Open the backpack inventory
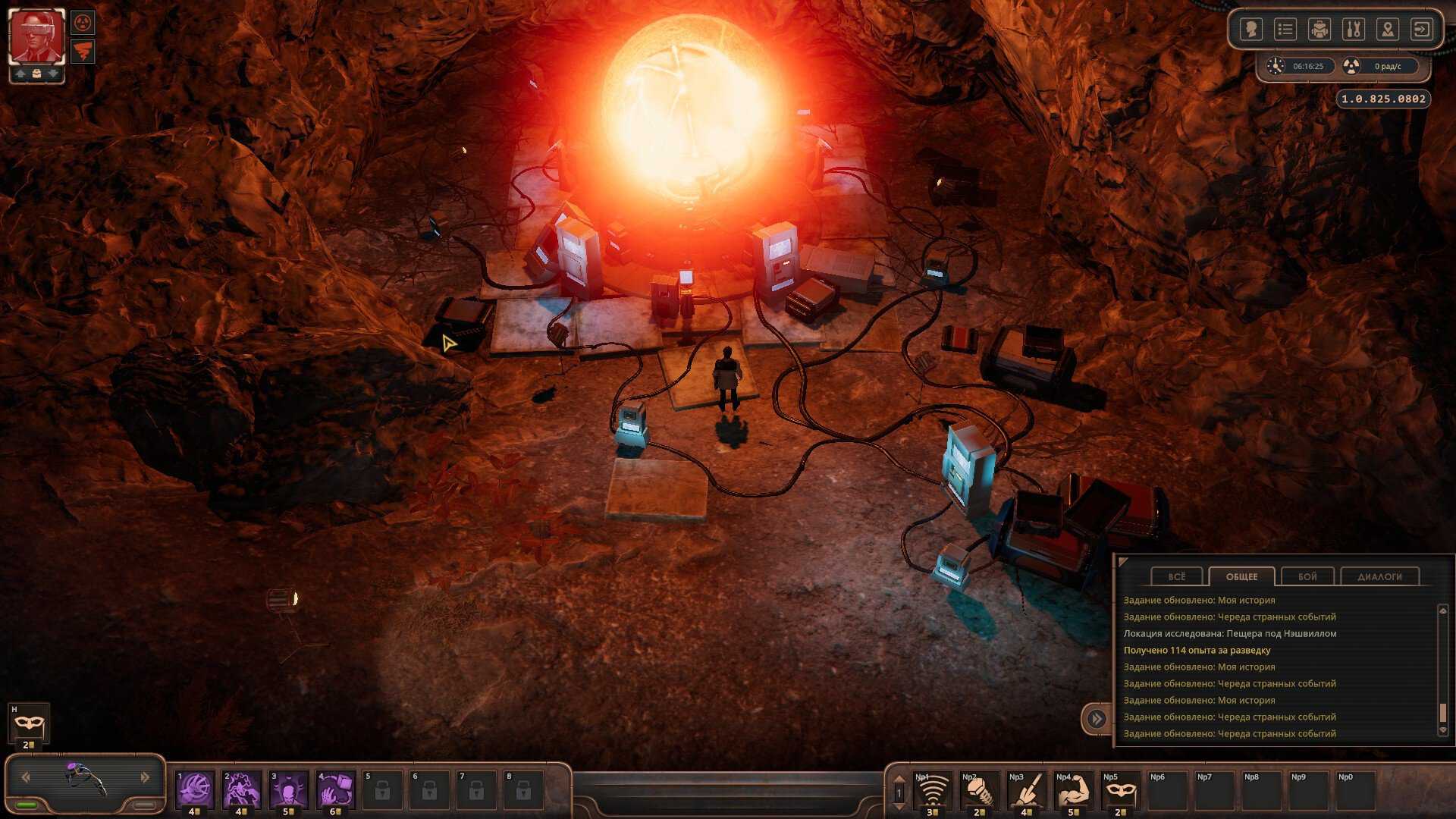1456x819 pixels. (x=1319, y=30)
